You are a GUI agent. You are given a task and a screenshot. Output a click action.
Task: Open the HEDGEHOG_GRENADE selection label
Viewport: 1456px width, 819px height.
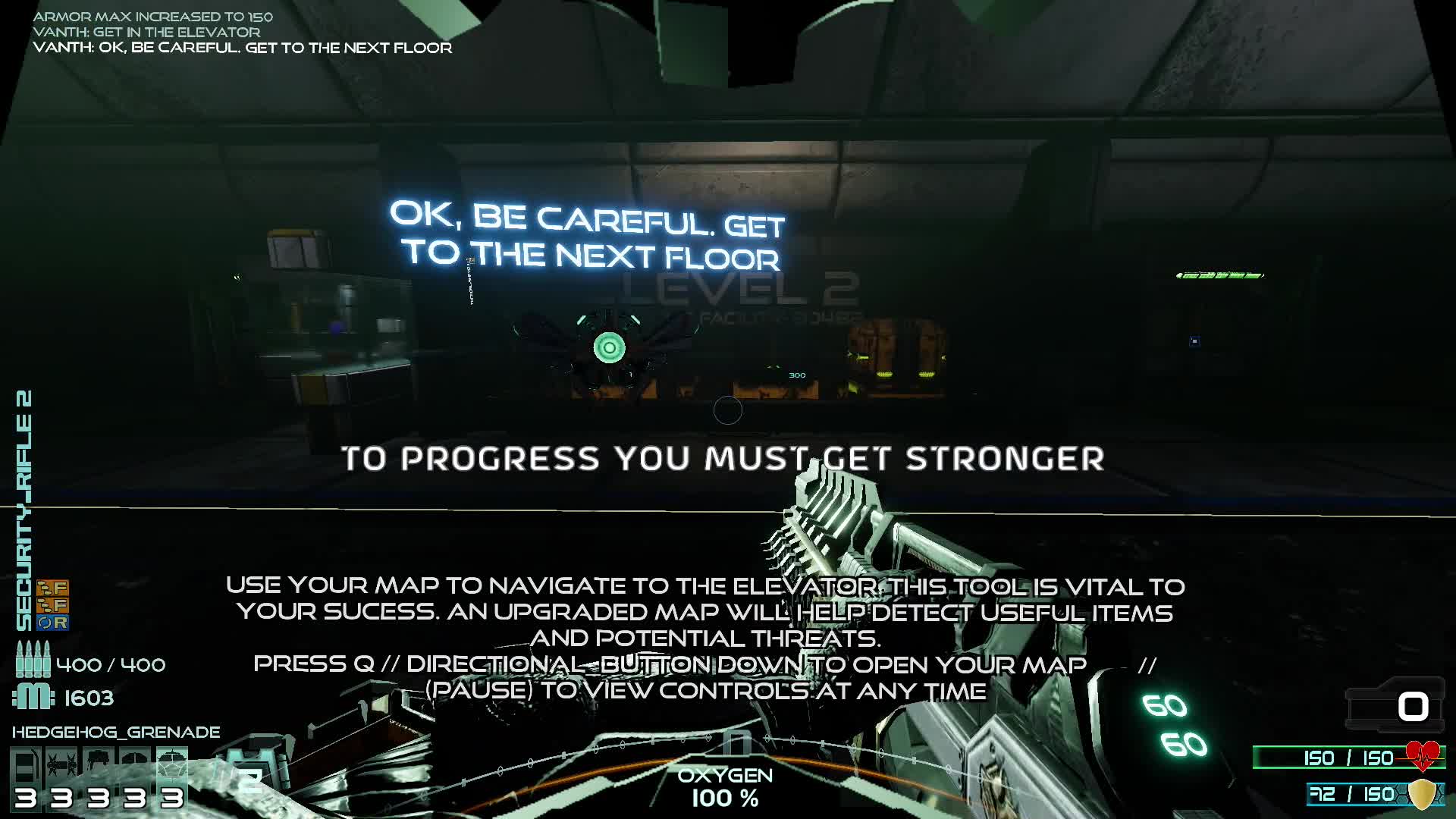point(118,732)
